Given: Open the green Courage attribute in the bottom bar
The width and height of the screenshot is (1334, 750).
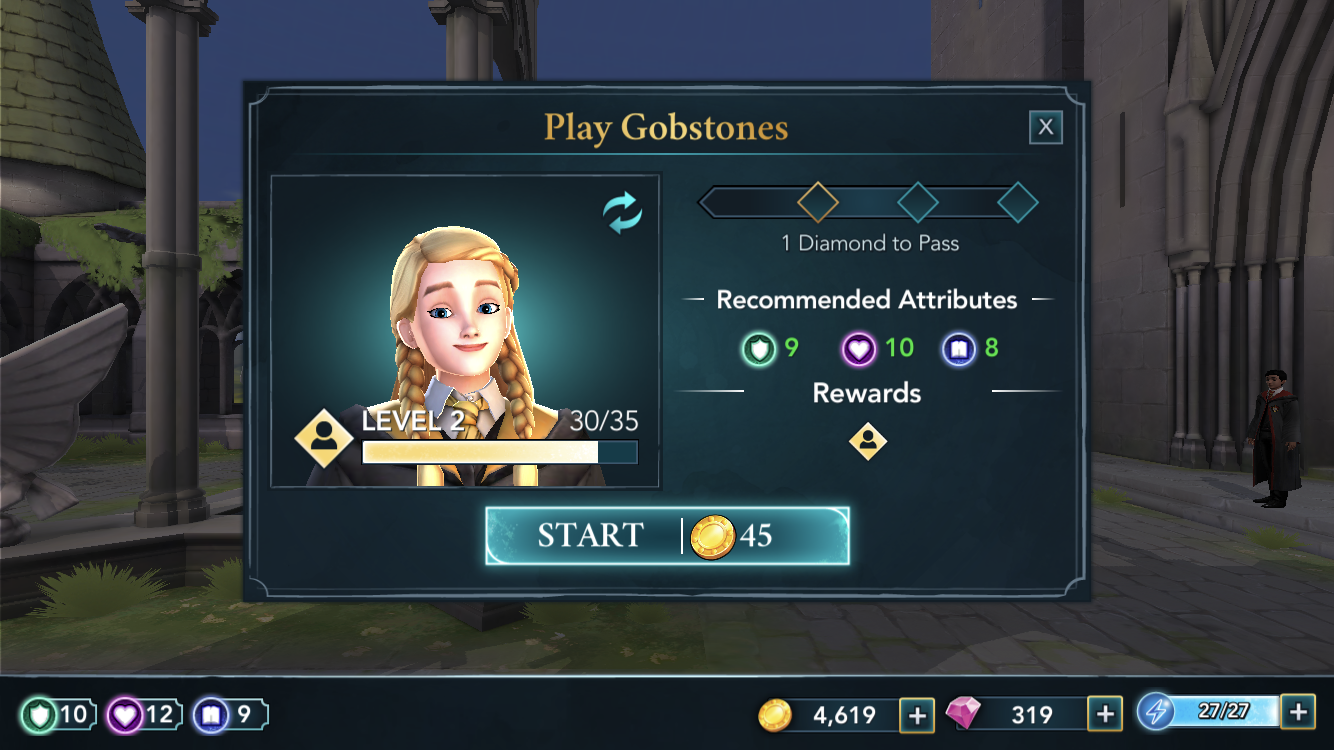Looking at the screenshot, I should 58,715.
